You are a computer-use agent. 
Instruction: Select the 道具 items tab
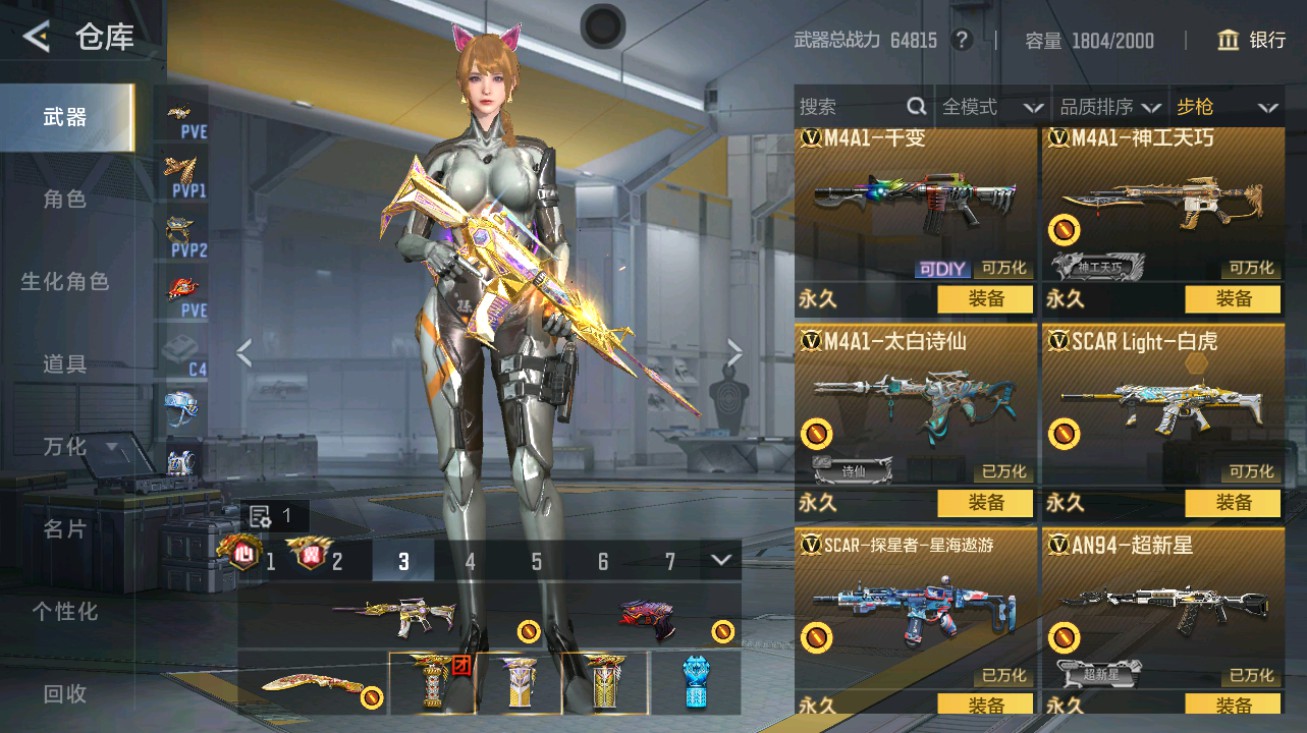tap(65, 364)
